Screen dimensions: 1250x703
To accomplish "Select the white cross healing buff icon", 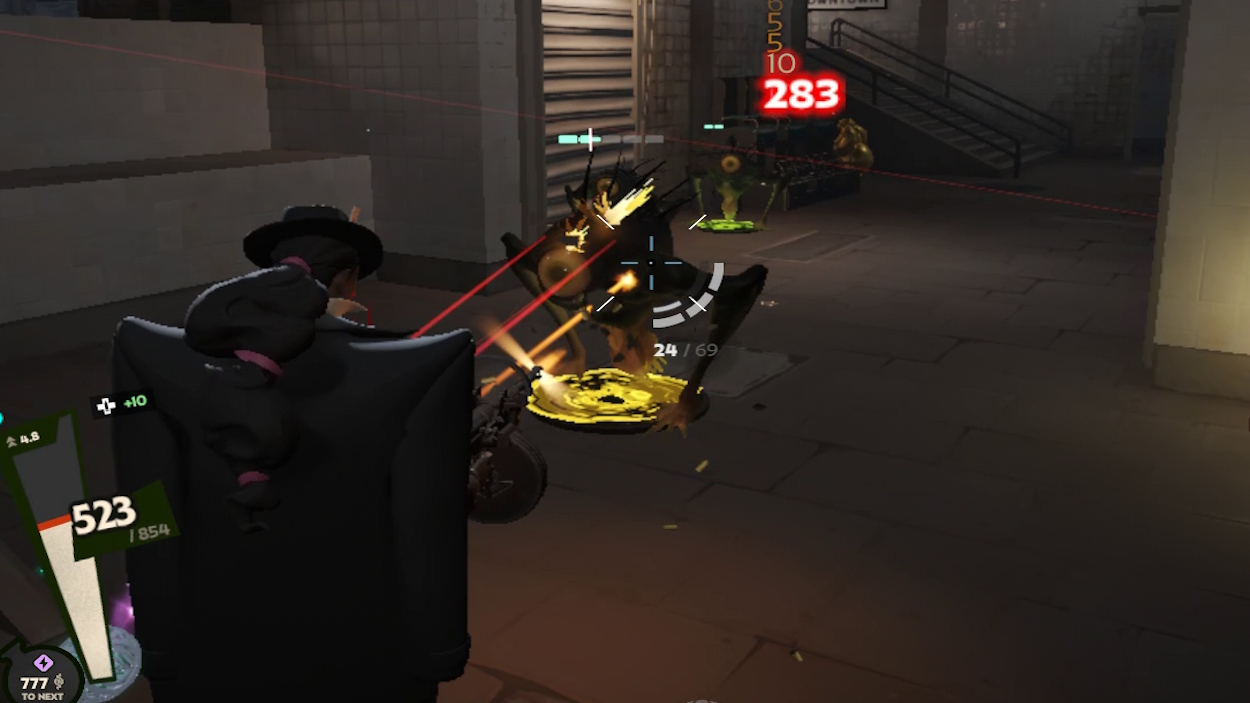I will (107, 405).
